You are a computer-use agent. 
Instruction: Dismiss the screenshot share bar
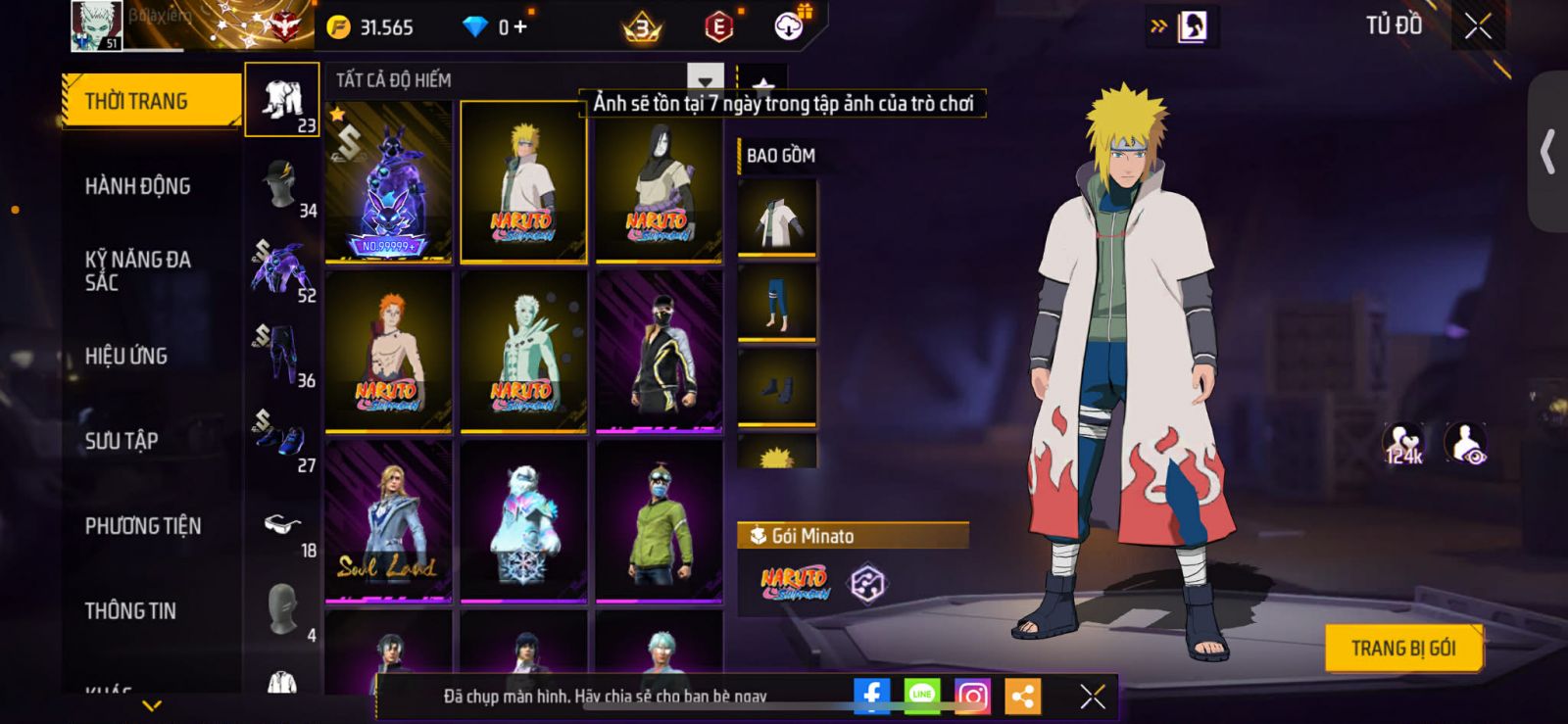click(1093, 697)
